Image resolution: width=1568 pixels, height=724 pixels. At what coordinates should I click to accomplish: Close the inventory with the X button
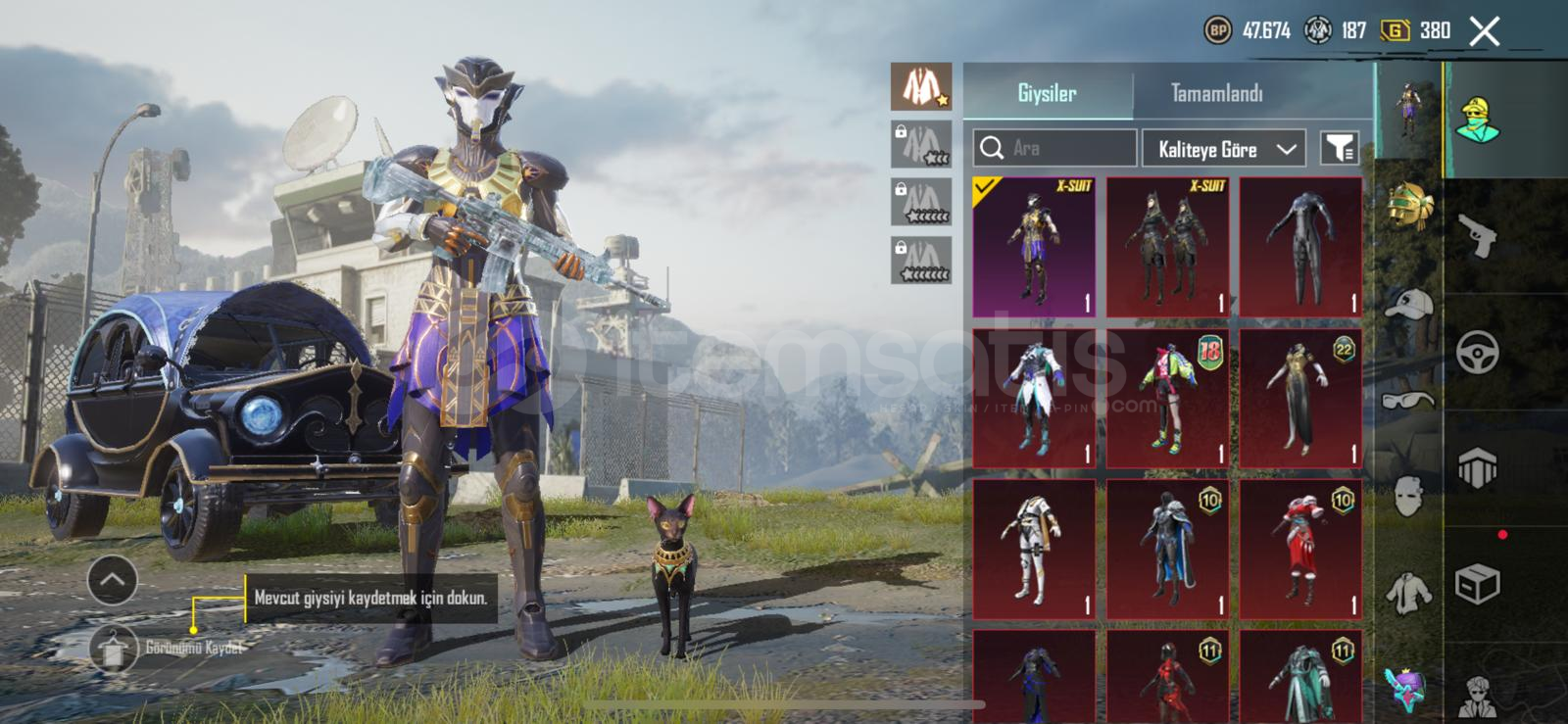click(x=1485, y=31)
